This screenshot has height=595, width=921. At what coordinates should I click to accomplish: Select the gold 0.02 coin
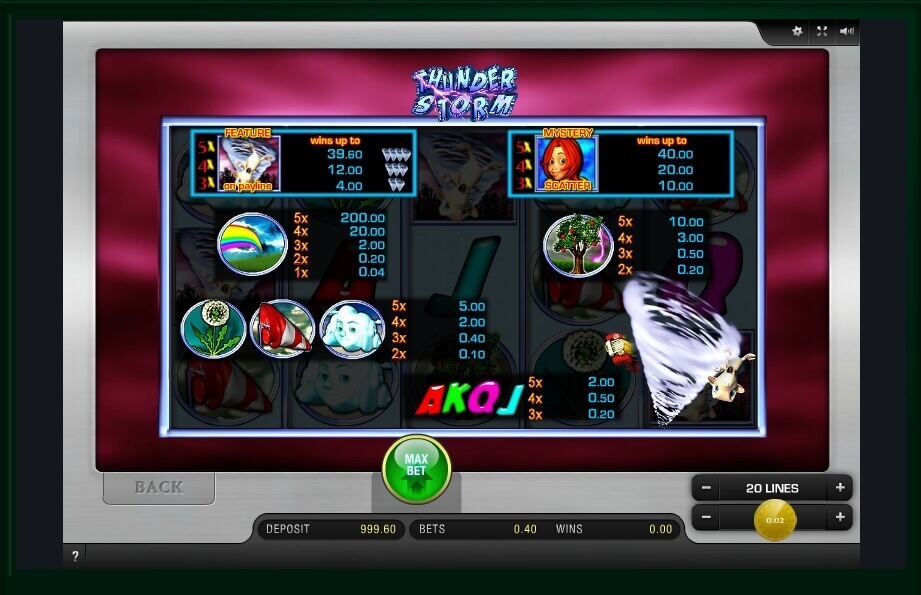(775, 519)
